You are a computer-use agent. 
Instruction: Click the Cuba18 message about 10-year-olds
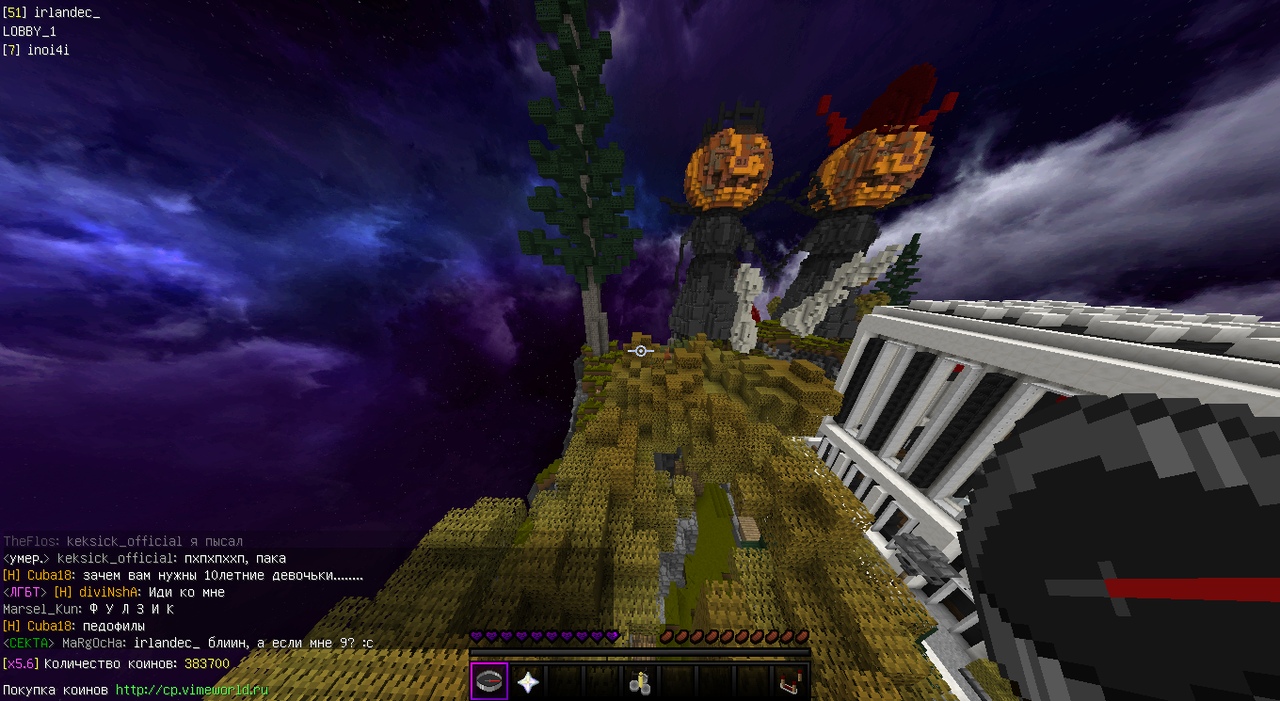[x=222, y=576]
